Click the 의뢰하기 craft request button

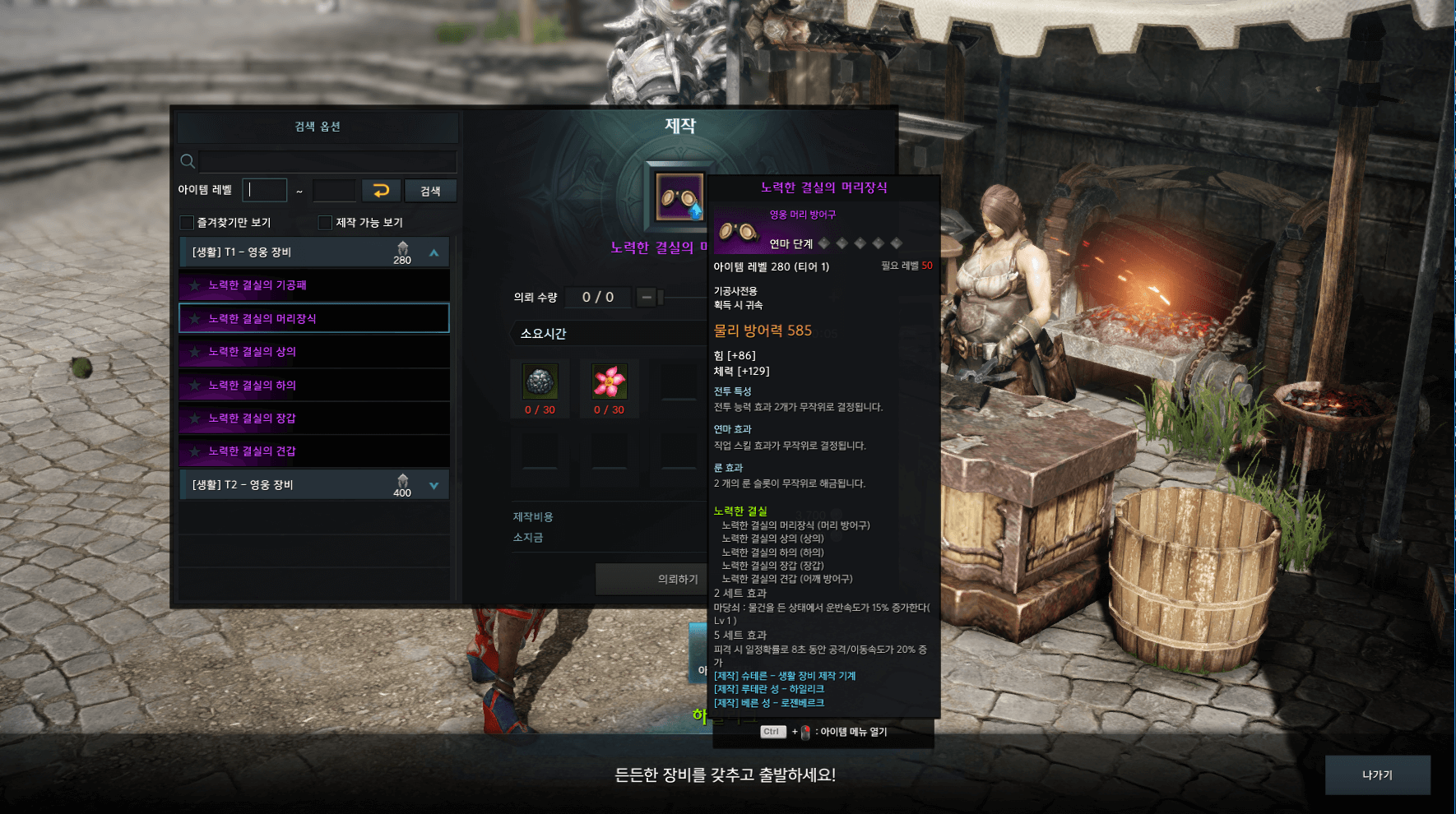(x=650, y=580)
